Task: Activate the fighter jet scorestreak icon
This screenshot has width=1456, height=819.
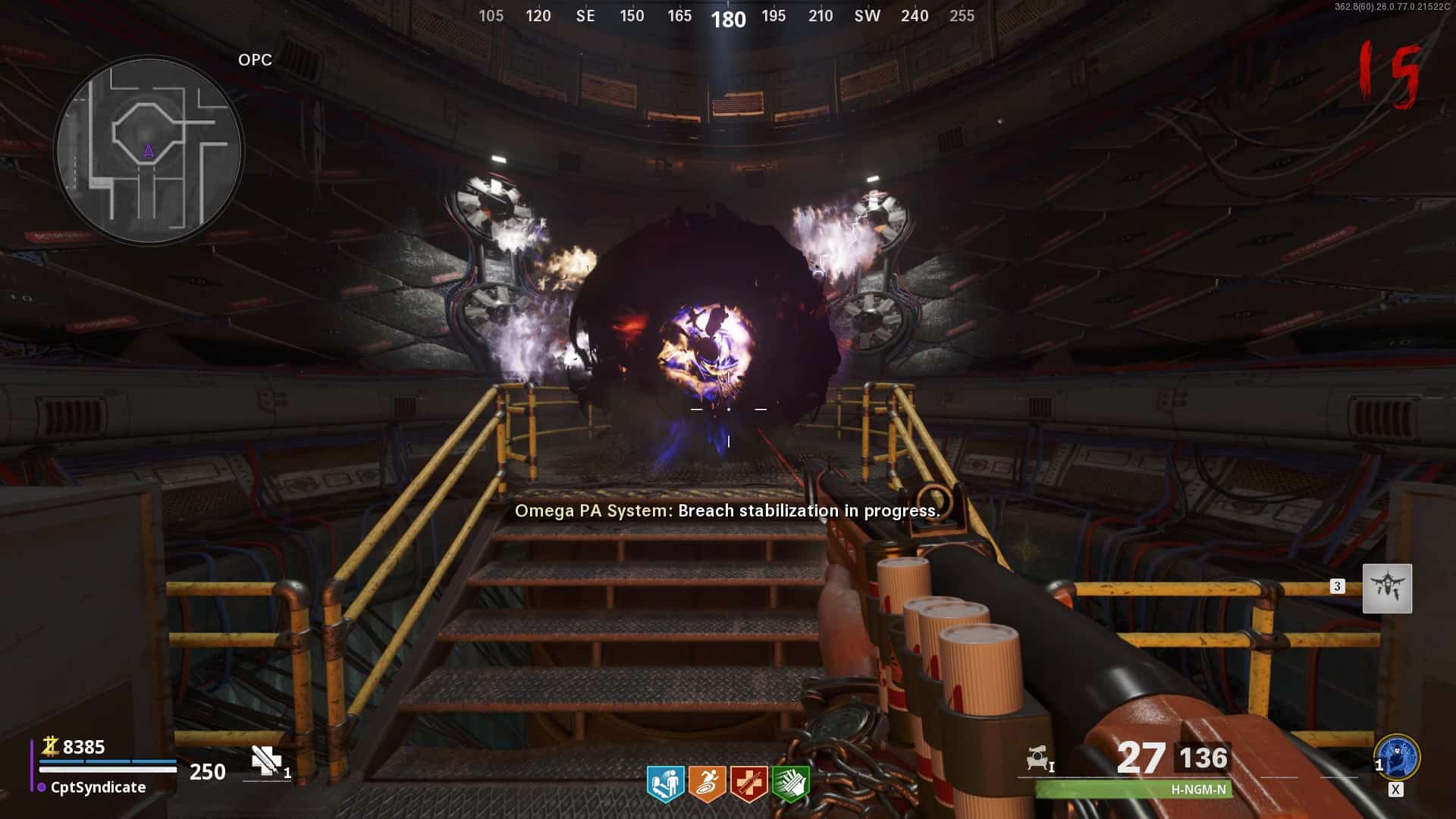Action: pyautogui.click(x=1387, y=588)
